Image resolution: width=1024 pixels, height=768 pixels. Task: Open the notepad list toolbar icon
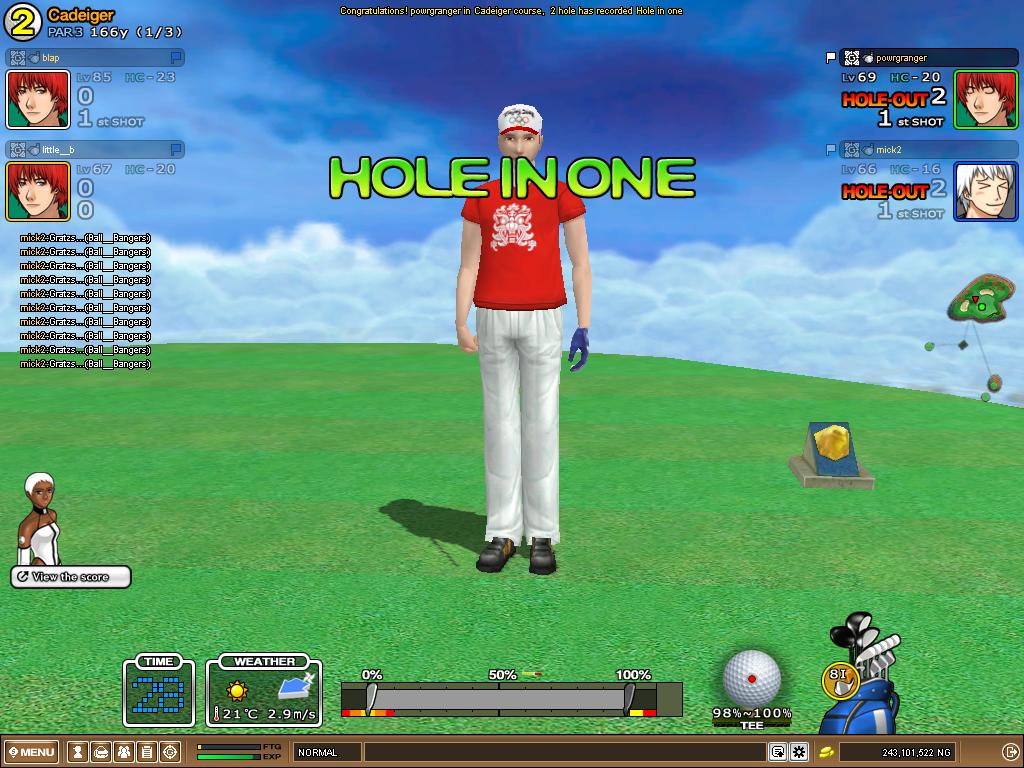(147, 752)
